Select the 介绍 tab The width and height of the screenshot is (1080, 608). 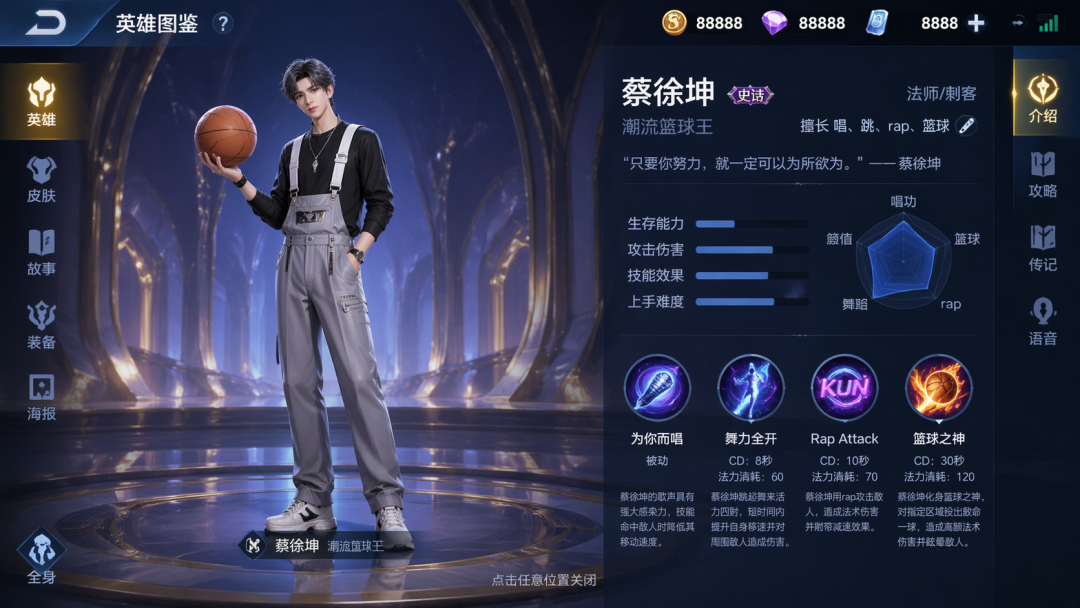coord(1043,98)
